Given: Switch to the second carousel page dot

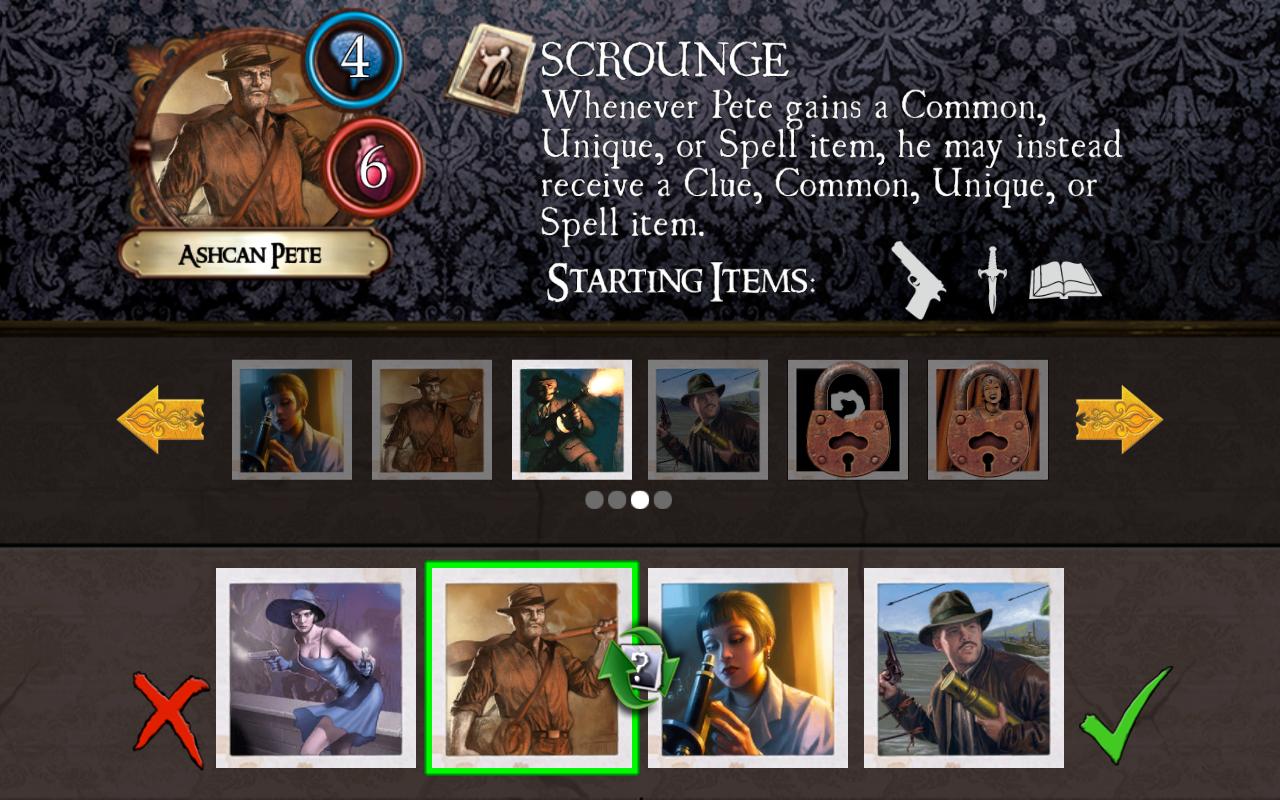Looking at the screenshot, I should click(x=618, y=499).
